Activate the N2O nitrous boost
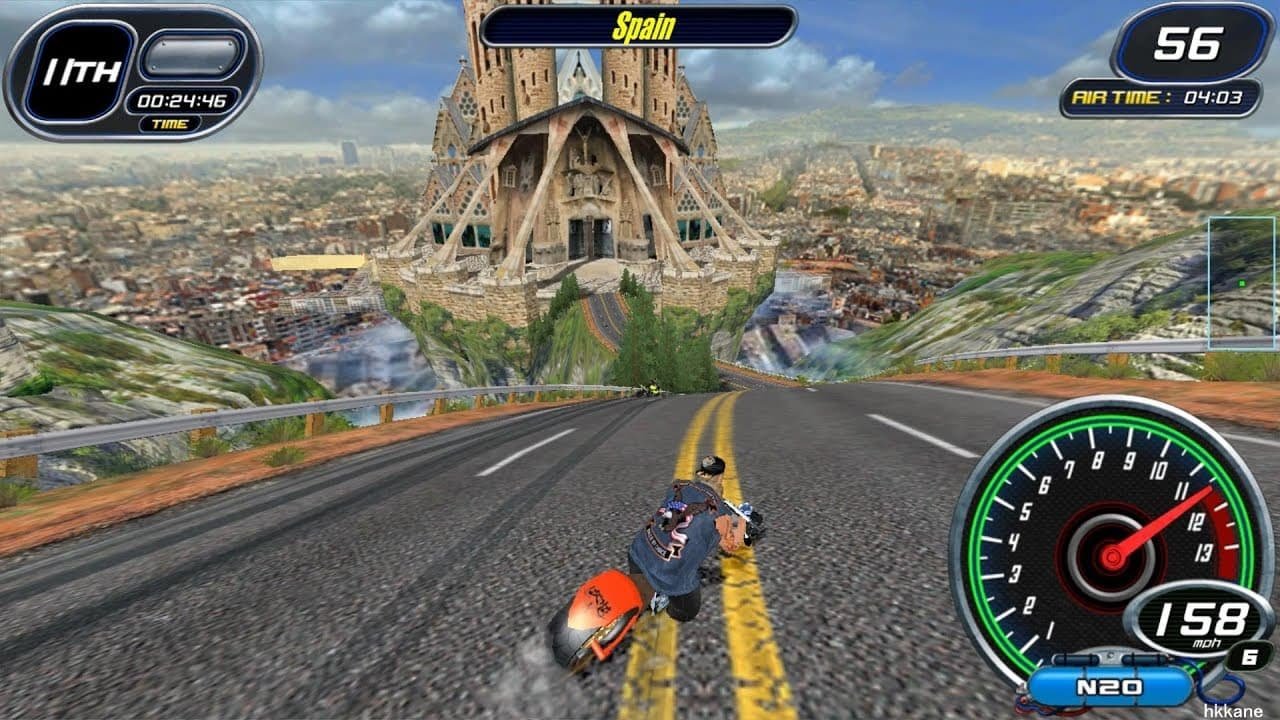The image size is (1280, 720). point(1109,687)
